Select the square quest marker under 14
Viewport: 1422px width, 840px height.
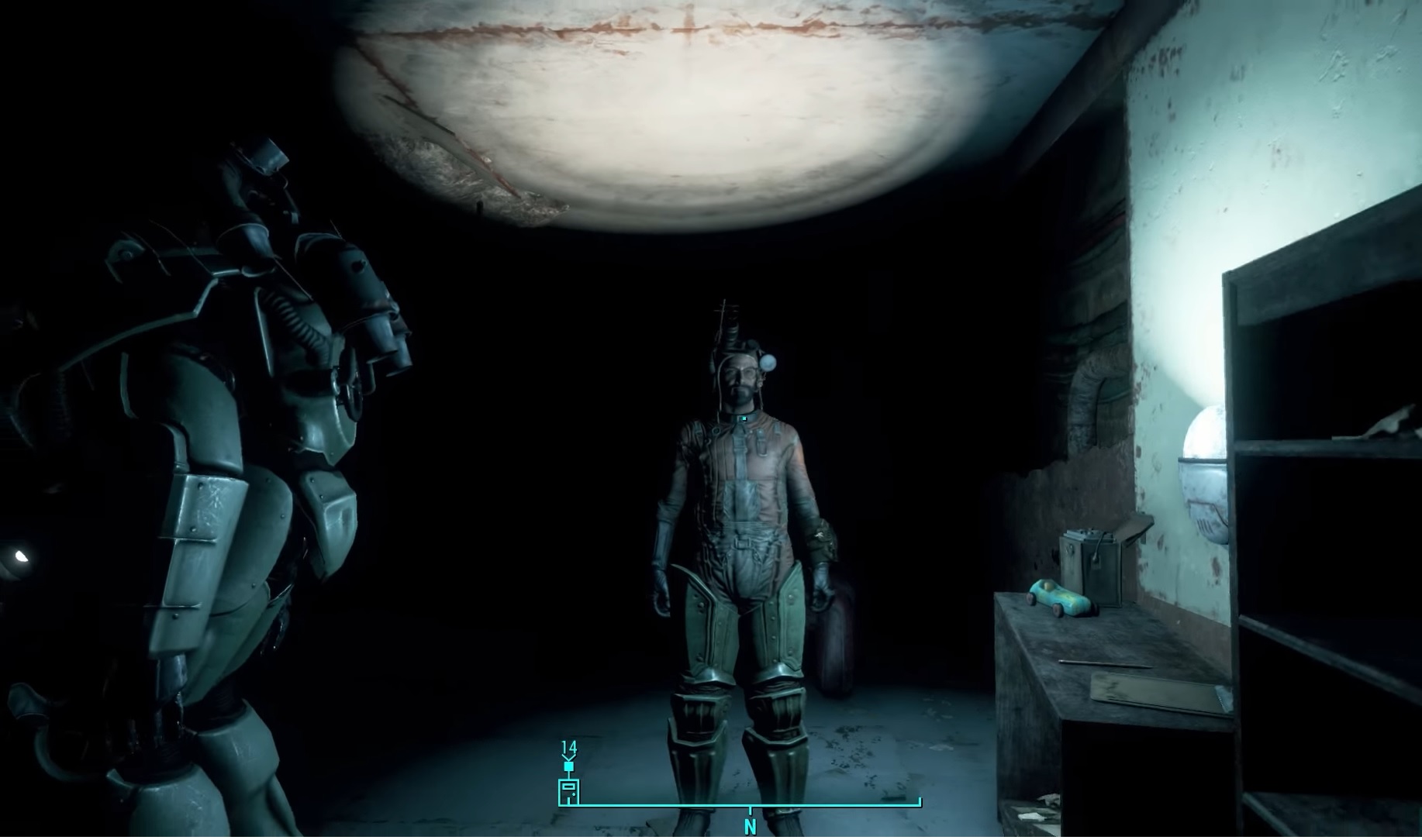click(569, 766)
